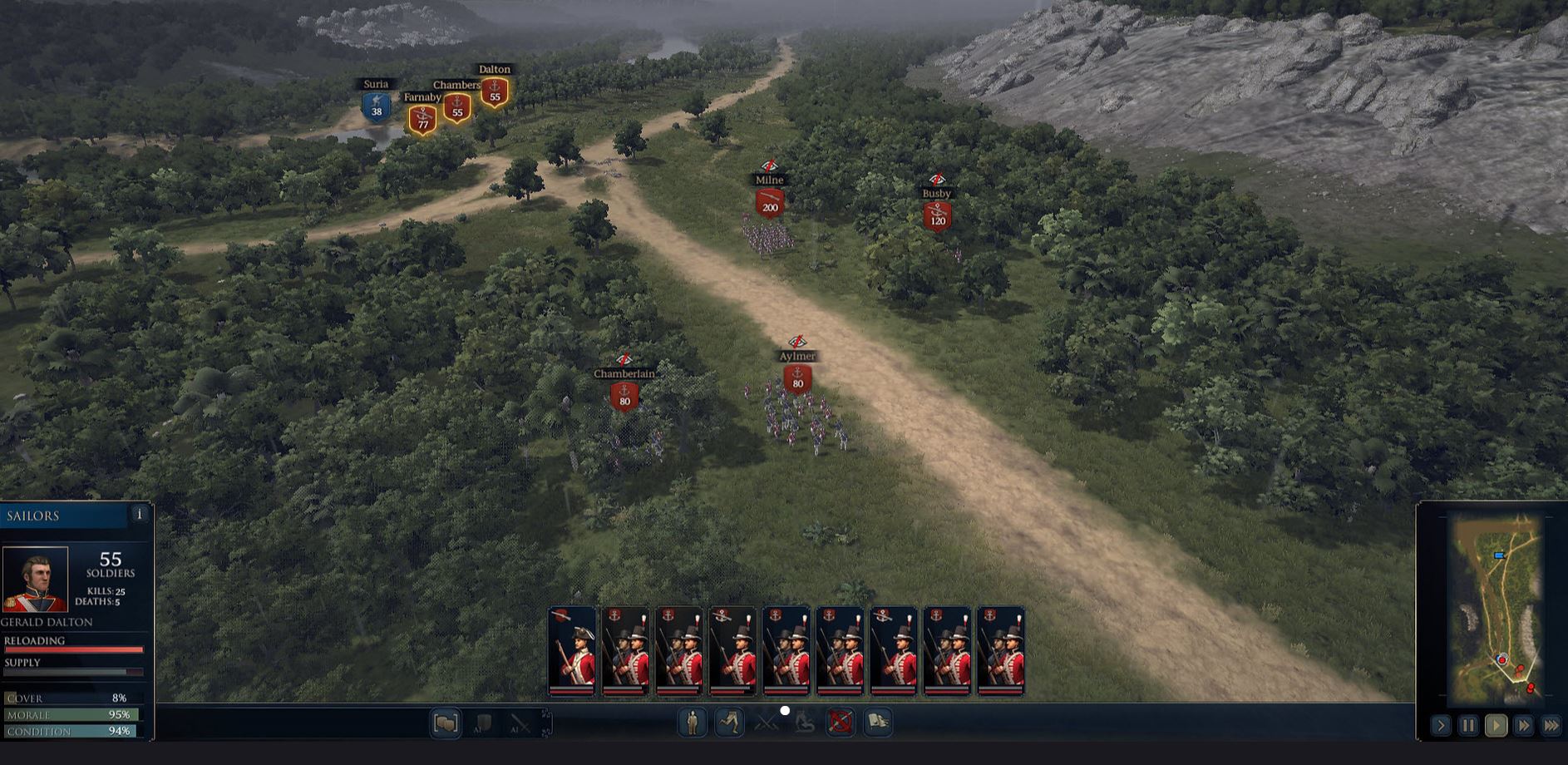Click the battlefield minimap
This screenshot has width=1568, height=765.
(x=1498, y=607)
